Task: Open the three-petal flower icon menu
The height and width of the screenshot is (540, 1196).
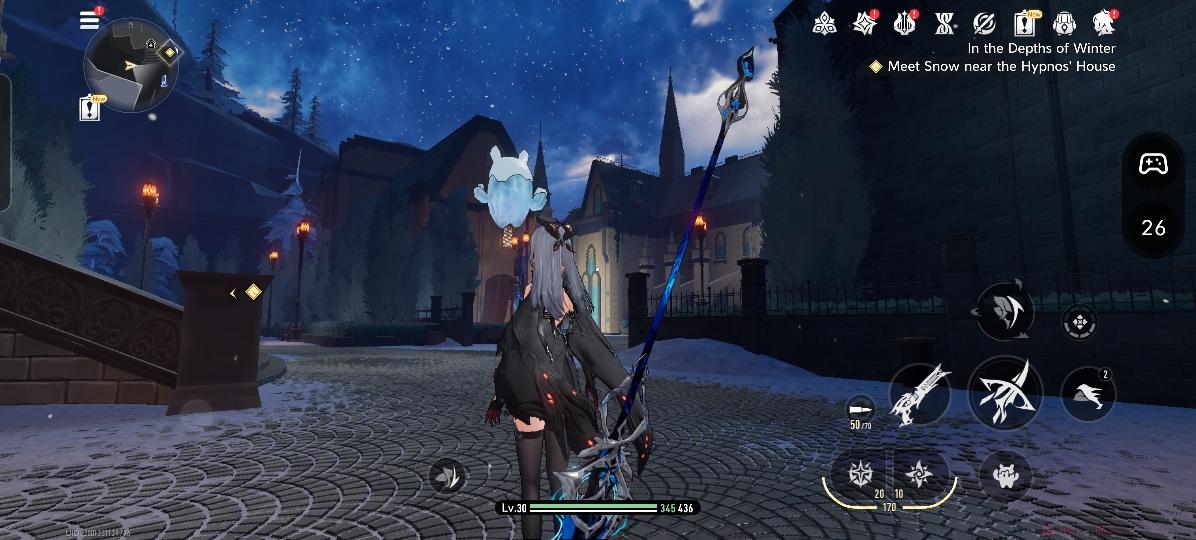Action: pyautogui.click(x=824, y=22)
